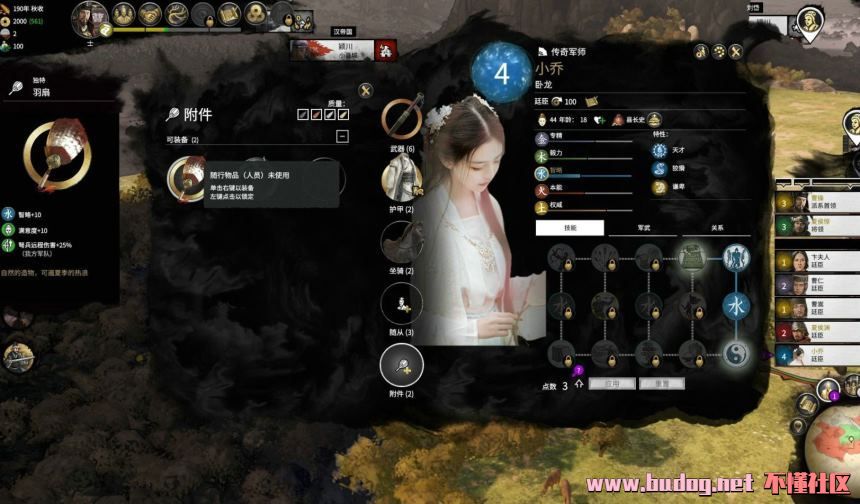Select the feather fan accessory item
Image resolution: width=860 pixels, height=504 pixels.
coord(187,178)
